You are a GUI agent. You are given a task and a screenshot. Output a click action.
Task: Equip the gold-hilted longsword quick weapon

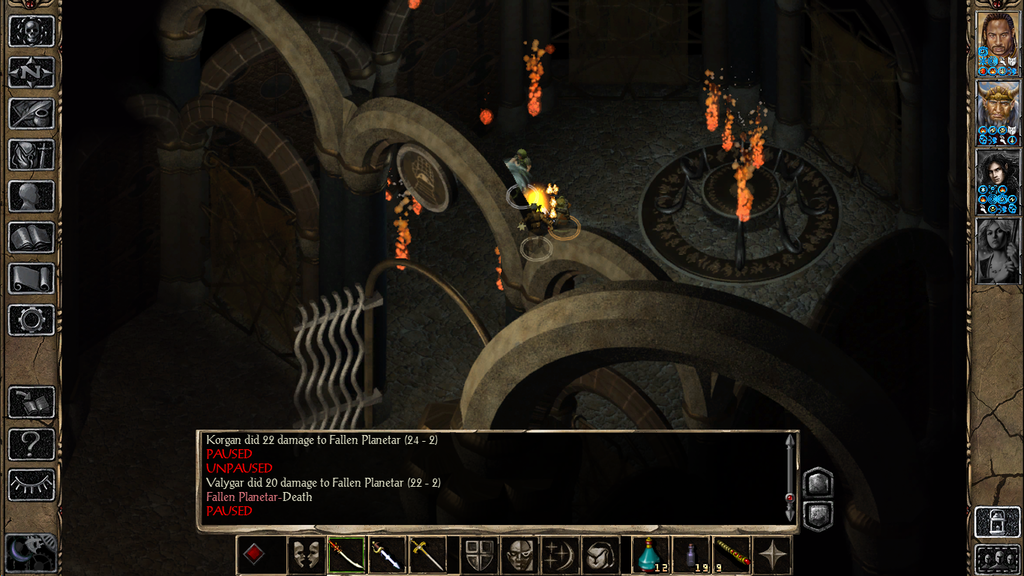(x=427, y=554)
